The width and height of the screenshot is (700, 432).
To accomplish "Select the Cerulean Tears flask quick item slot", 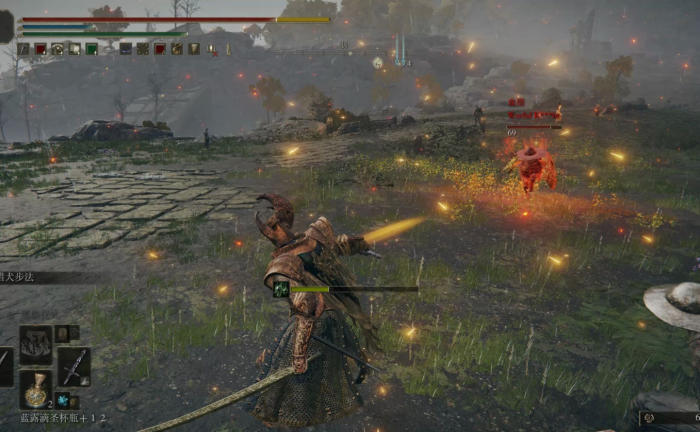I will (x=36, y=390).
